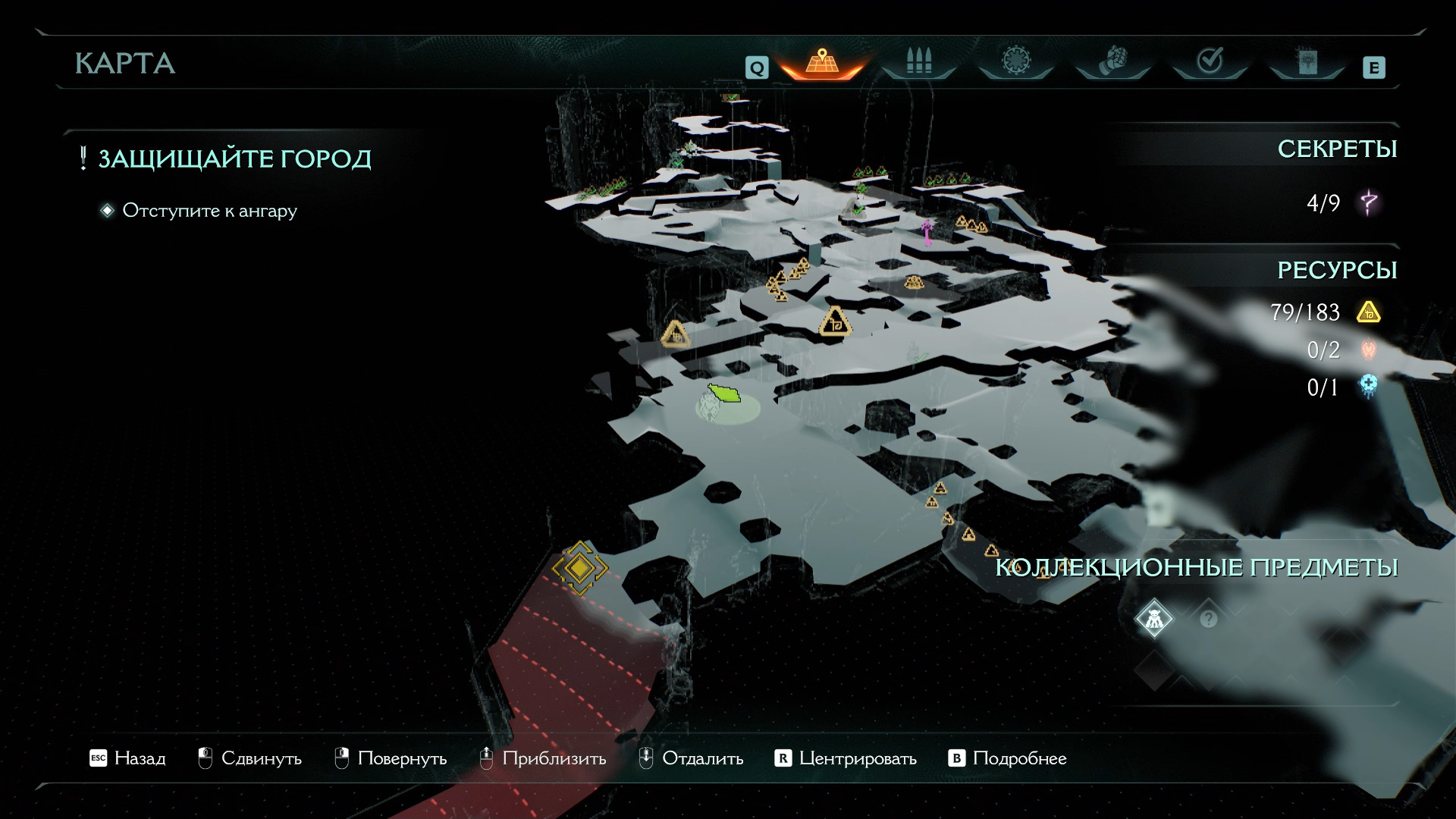Select the found demon toy collectible icon

(1153, 620)
